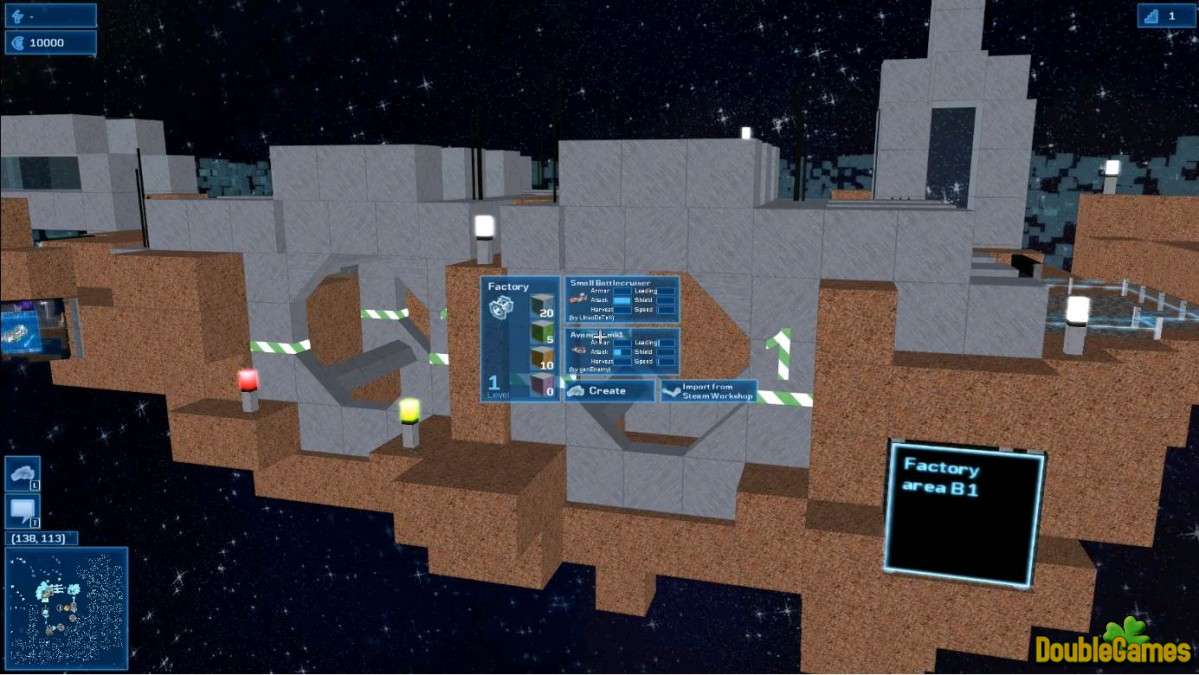Open the chat speech bubble button
The image size is (1199, 675).
pyautogui.click(x=22, y=512)
